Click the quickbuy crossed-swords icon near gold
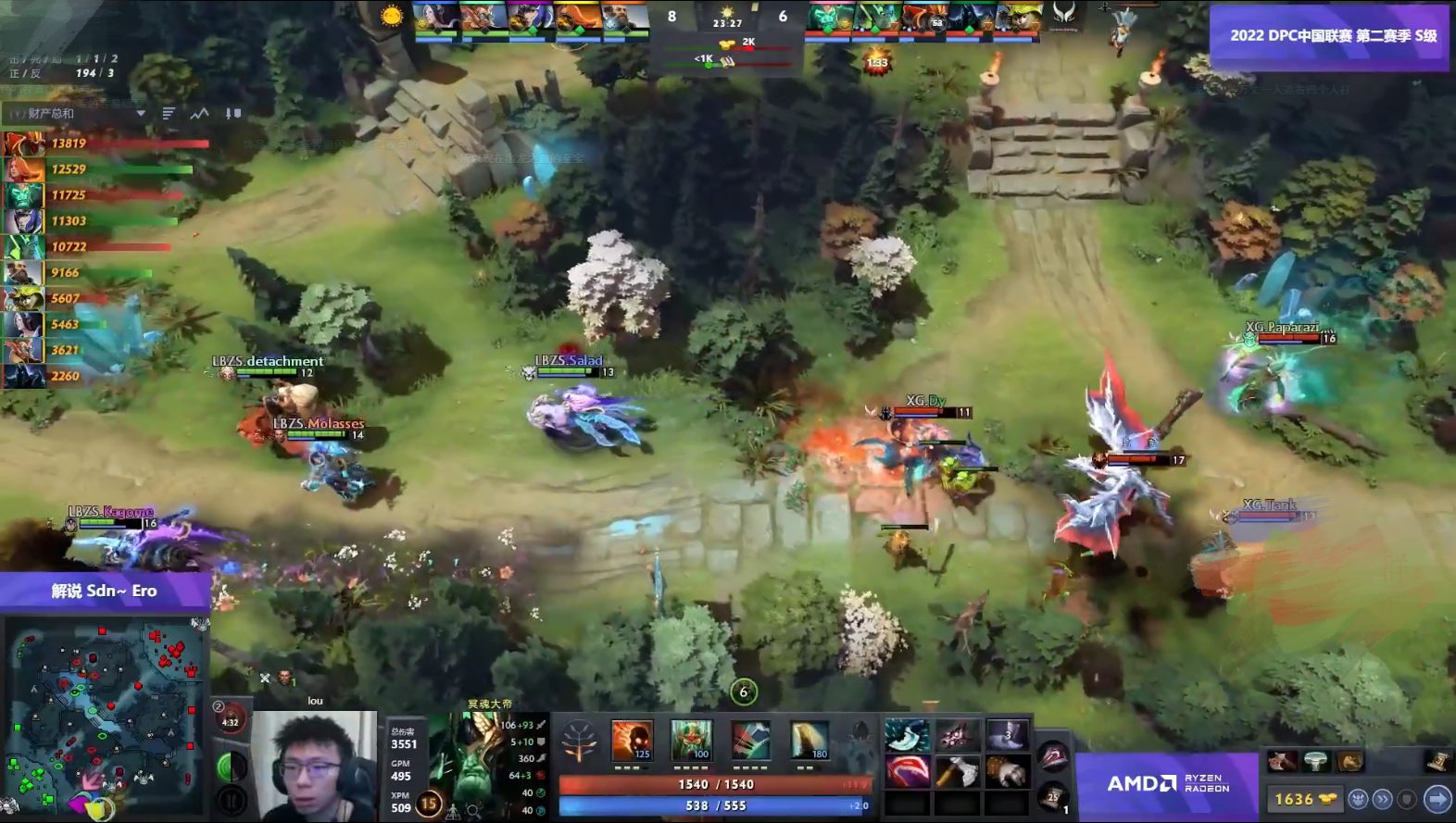 point(265,678)
